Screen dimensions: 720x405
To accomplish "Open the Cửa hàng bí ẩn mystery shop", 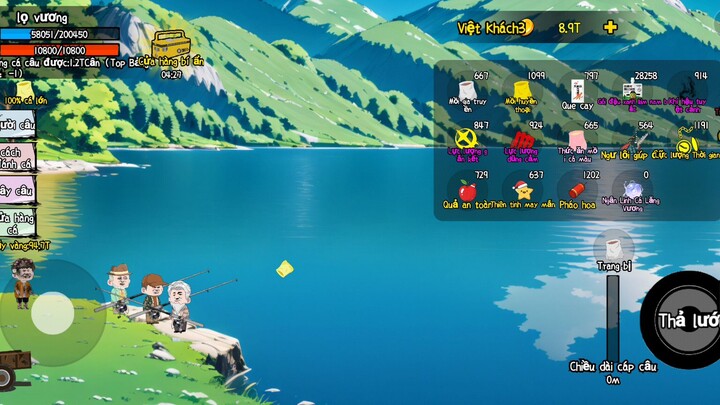I will (x=171, y=47).
